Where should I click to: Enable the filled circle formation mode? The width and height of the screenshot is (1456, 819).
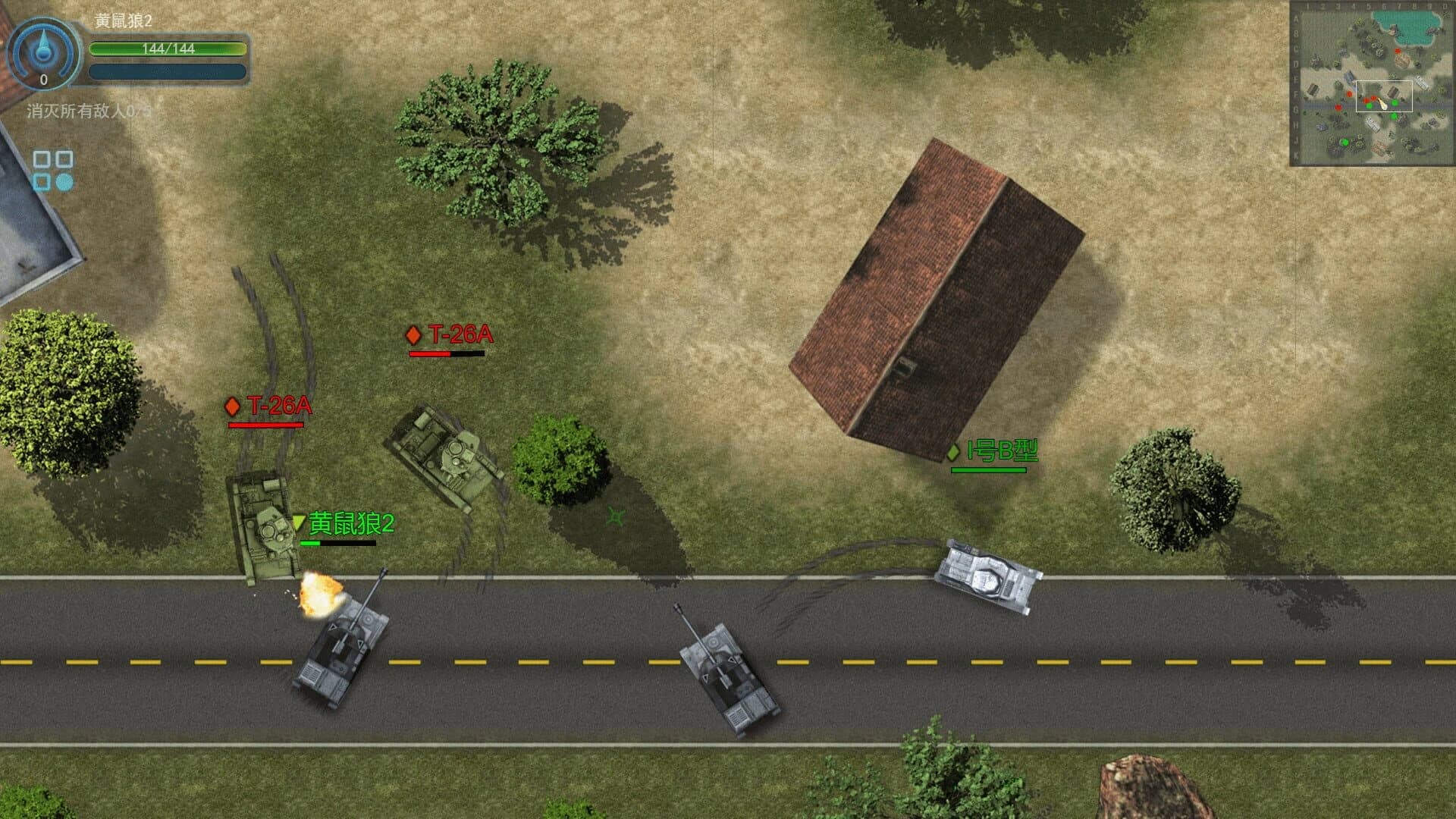64,182
